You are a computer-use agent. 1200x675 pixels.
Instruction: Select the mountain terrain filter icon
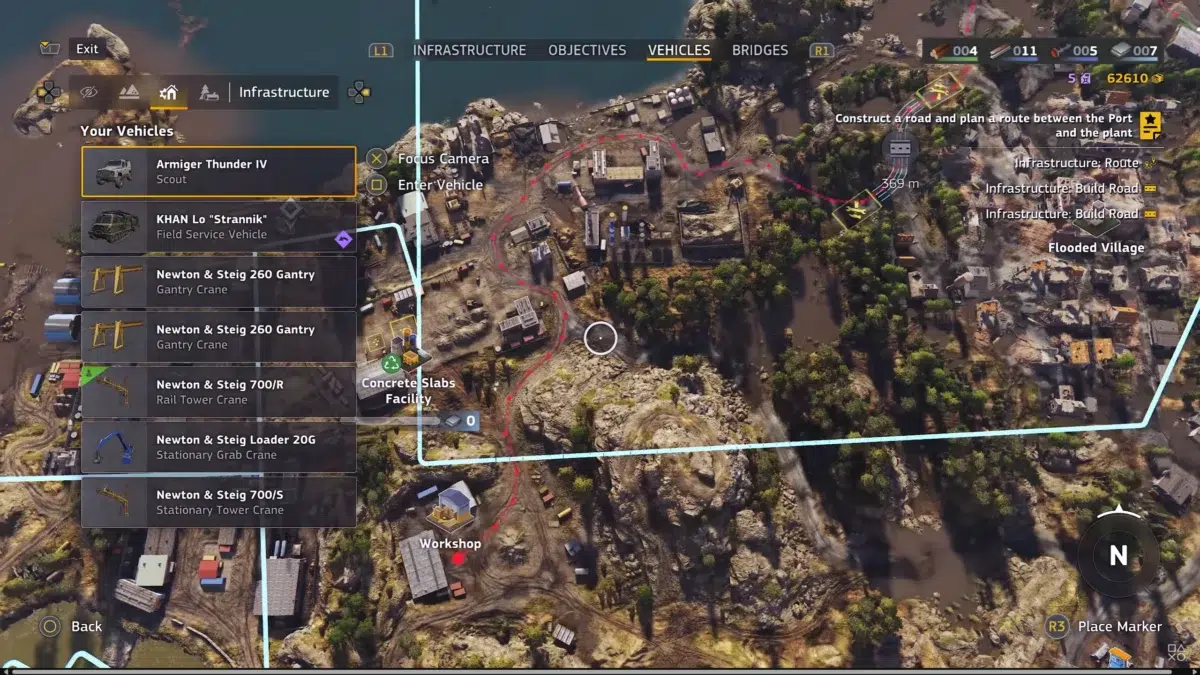click(129, 92)
